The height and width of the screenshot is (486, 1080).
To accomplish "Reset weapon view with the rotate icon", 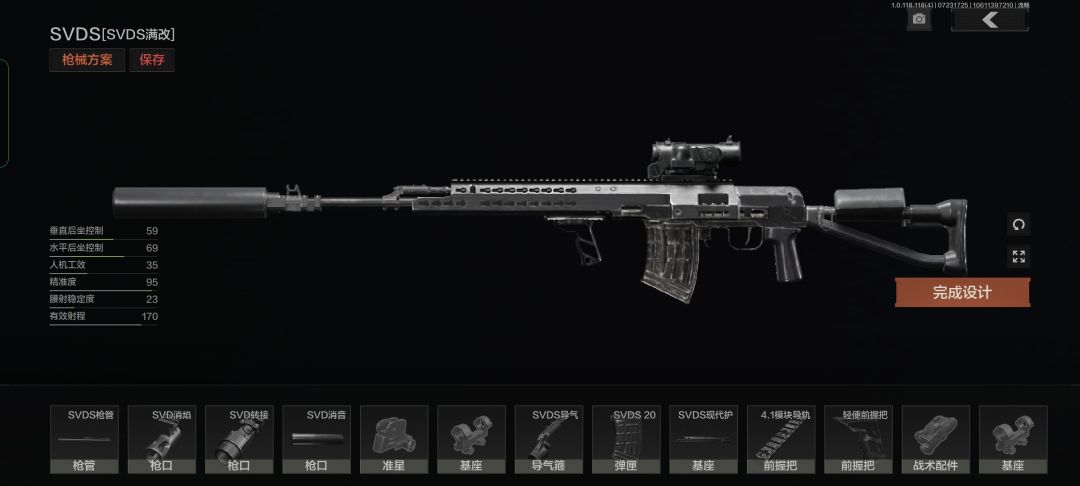I will click(x=1018, y=224).
